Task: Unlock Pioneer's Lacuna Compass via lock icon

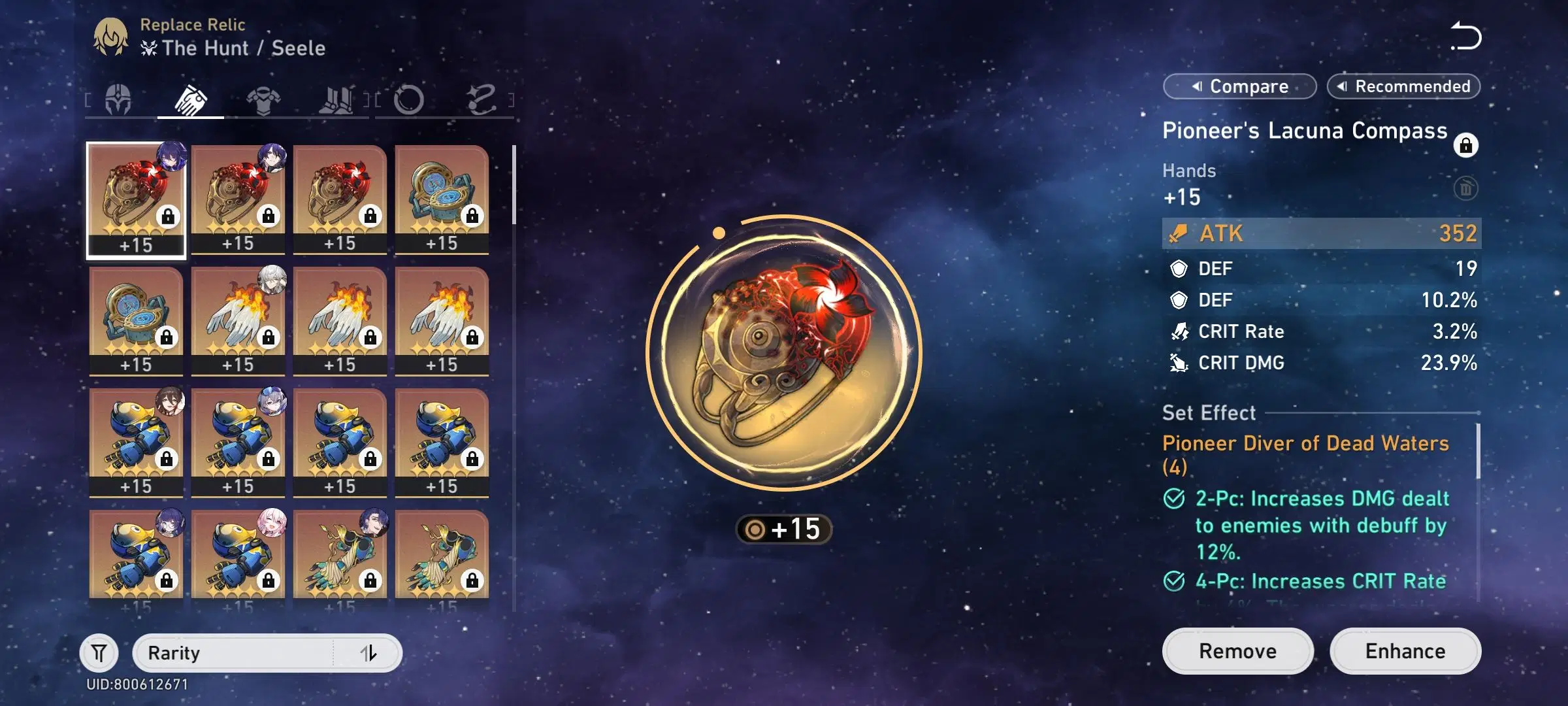Action: [1467, 146]
